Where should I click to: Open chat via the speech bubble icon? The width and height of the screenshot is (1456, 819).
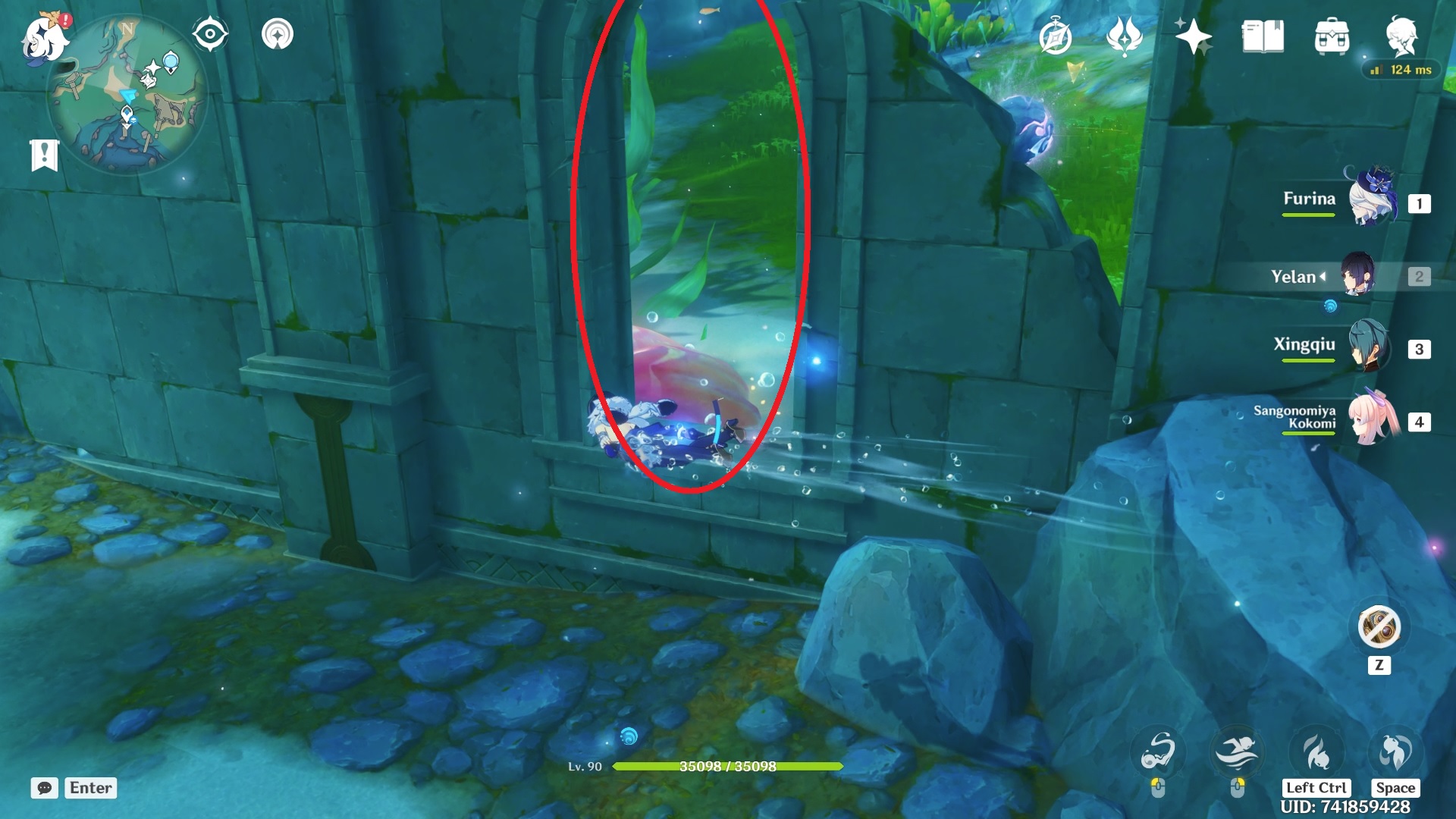point(45,789)
